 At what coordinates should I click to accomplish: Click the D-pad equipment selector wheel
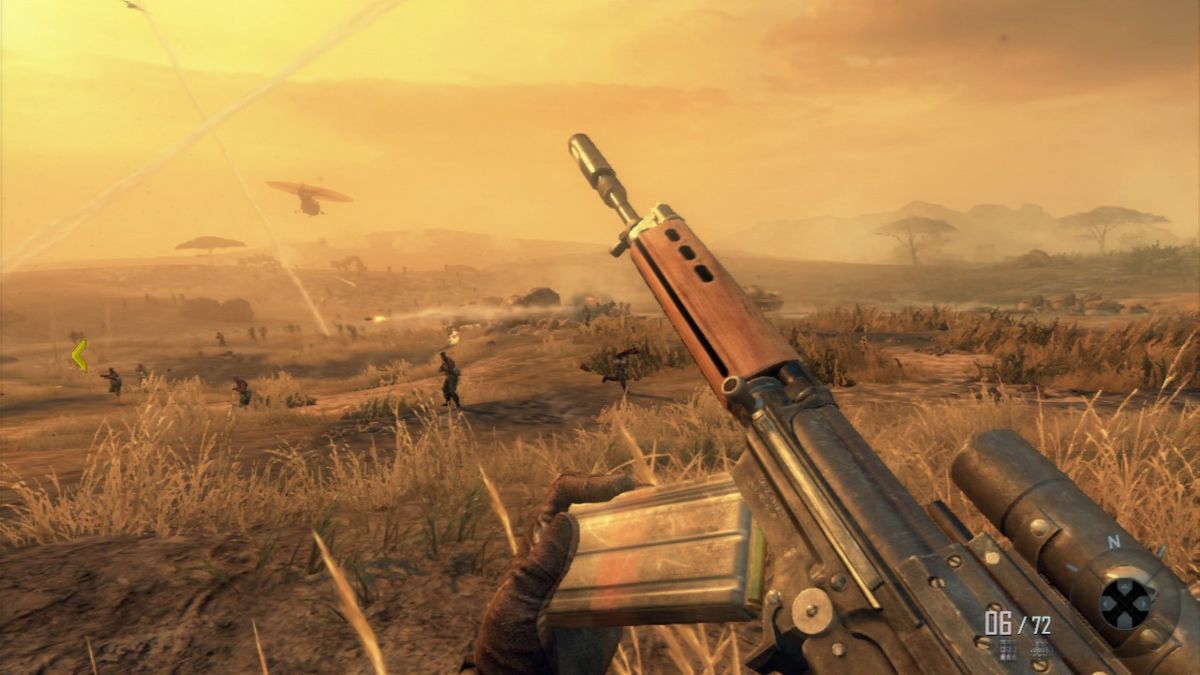(x=1126, y=604)
